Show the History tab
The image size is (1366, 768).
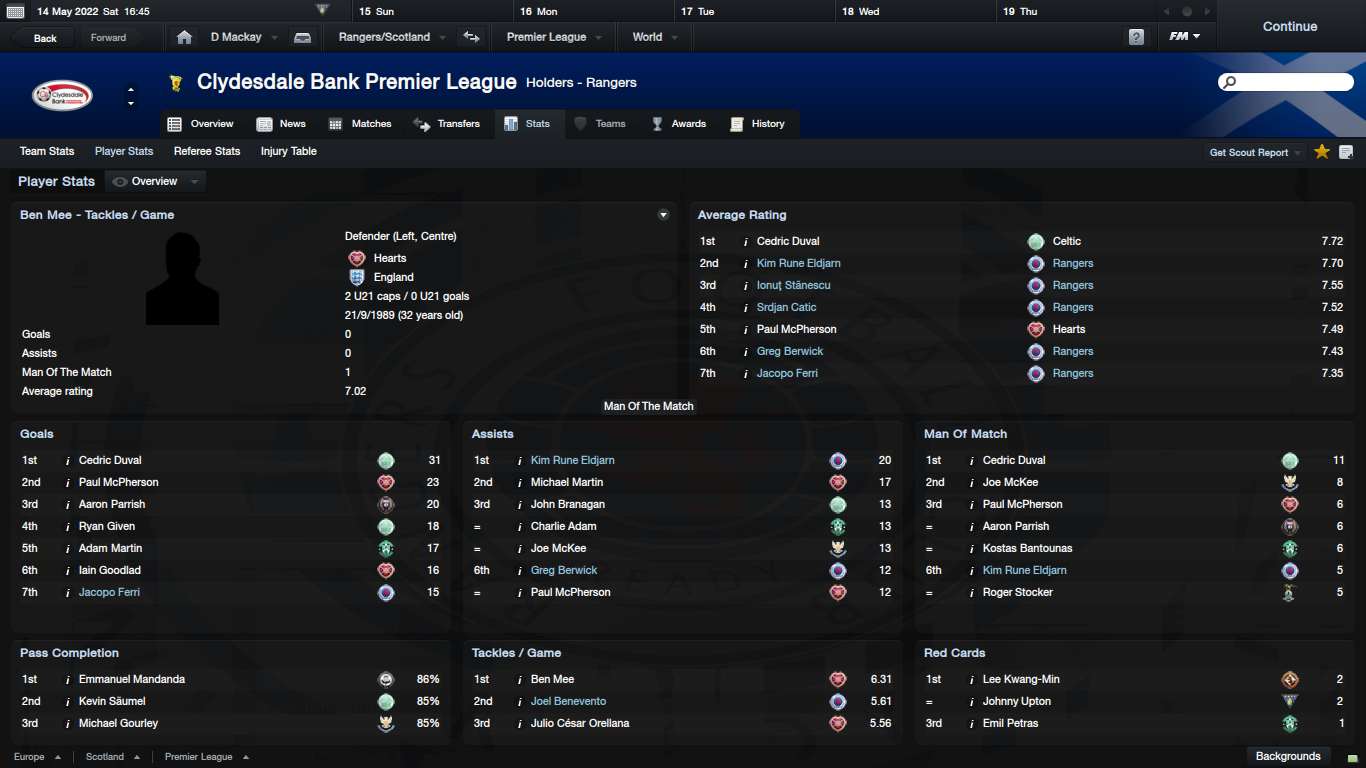click(x=758, y=124)
